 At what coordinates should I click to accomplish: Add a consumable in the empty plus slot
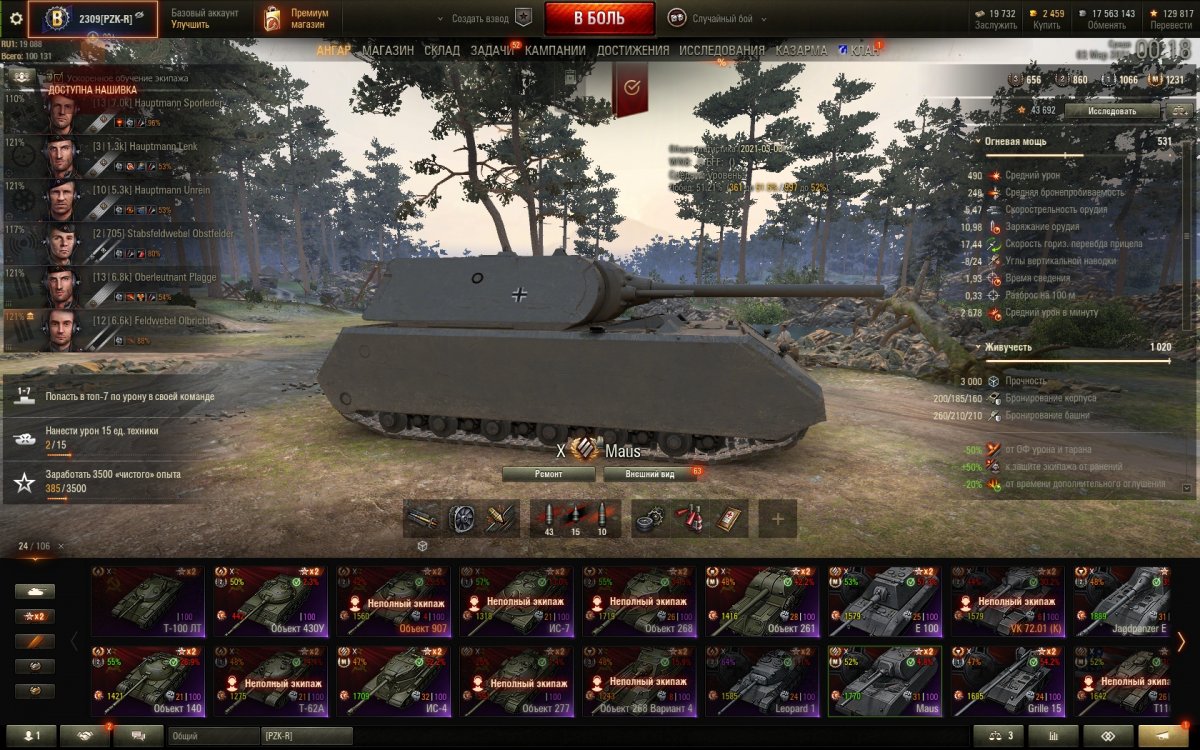pyautogui.click(x=777, y=519)
